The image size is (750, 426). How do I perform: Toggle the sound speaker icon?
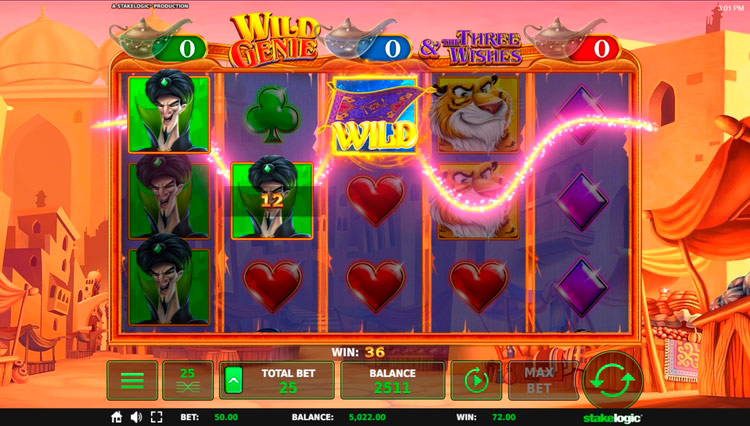click(136, 417)
